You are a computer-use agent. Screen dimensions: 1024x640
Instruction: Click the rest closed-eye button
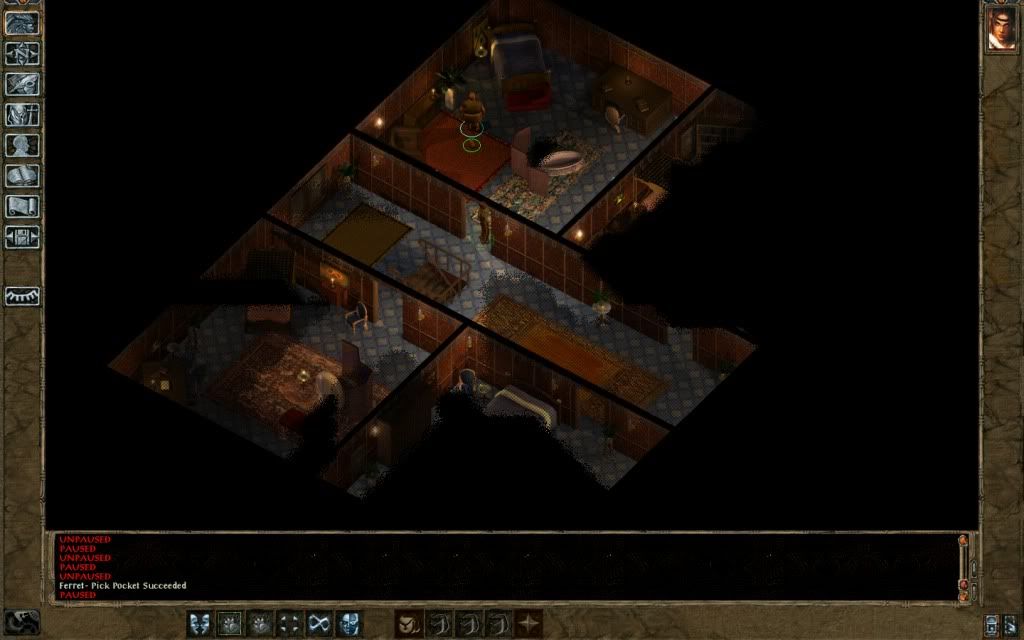[22, 297]
